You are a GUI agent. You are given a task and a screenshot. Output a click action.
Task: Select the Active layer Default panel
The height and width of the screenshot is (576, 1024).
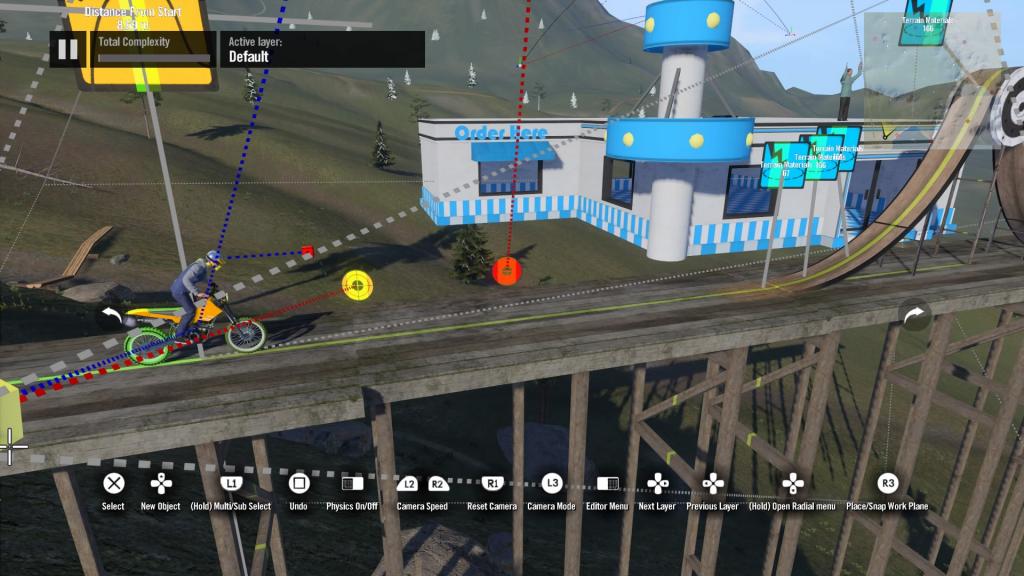click(322, 49)
